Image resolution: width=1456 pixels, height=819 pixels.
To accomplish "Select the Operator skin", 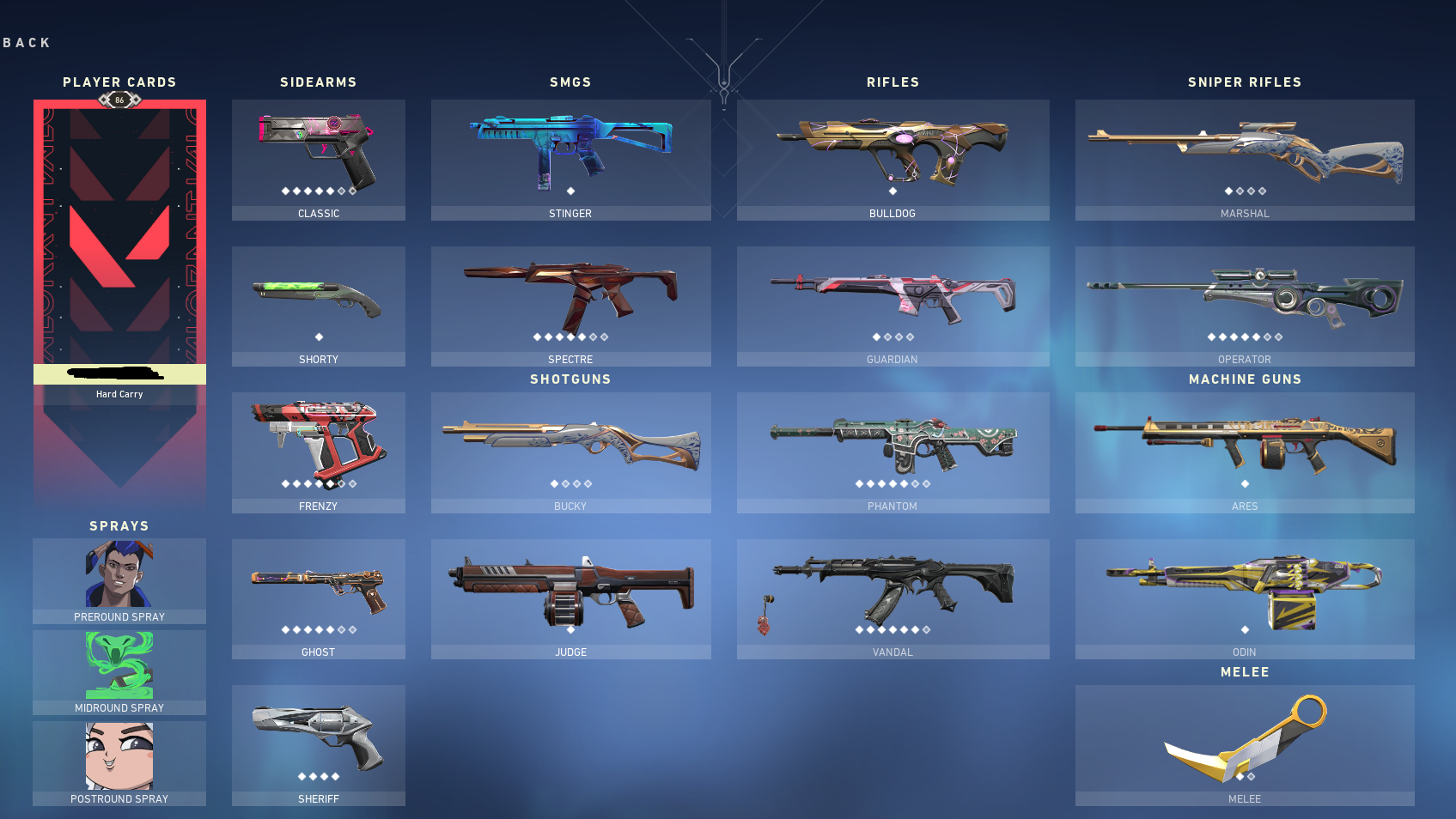I will tap(1244, 296).
